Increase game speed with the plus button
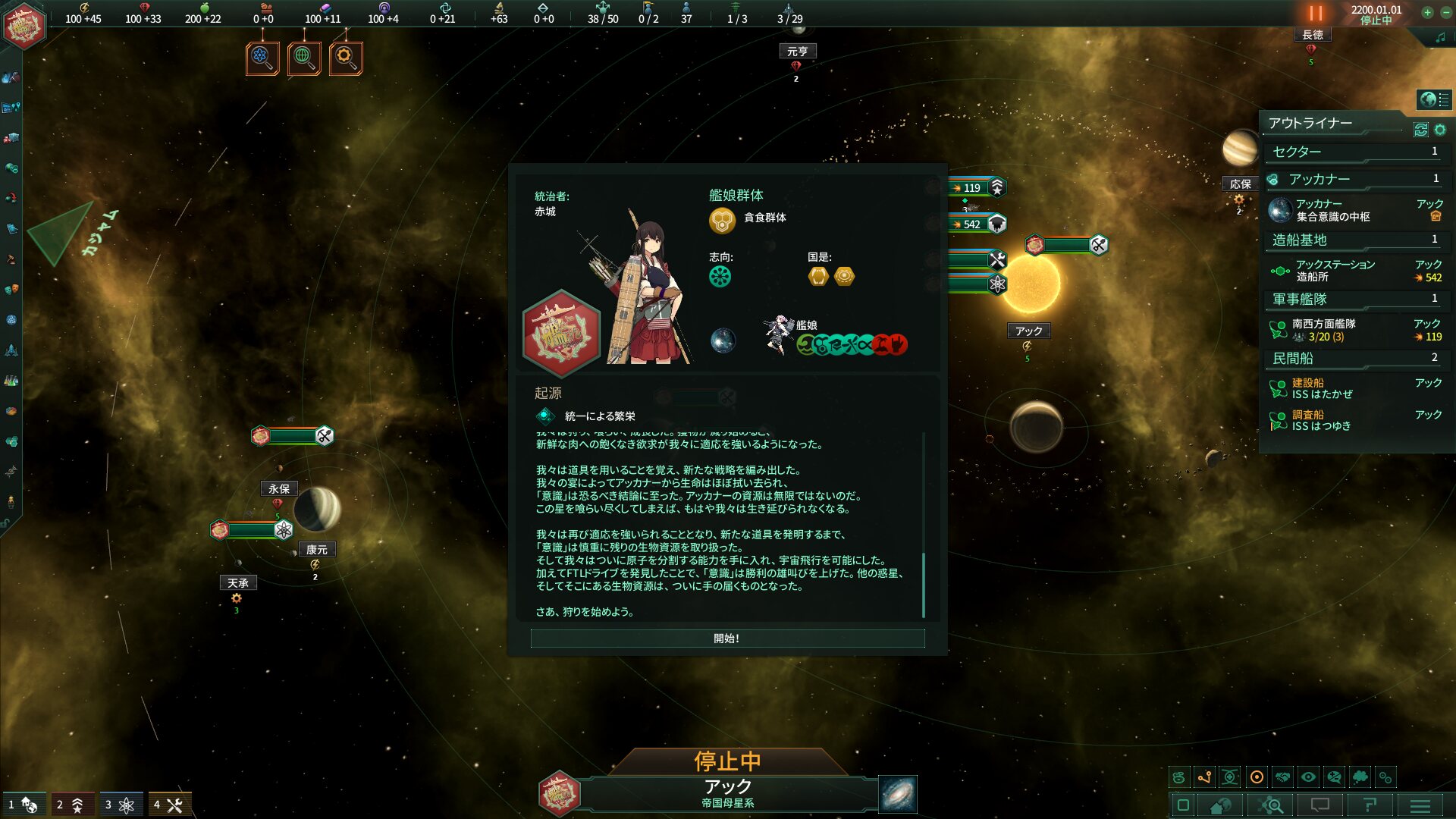This screenshot has height=819, width=1456. click(1427, 12)
